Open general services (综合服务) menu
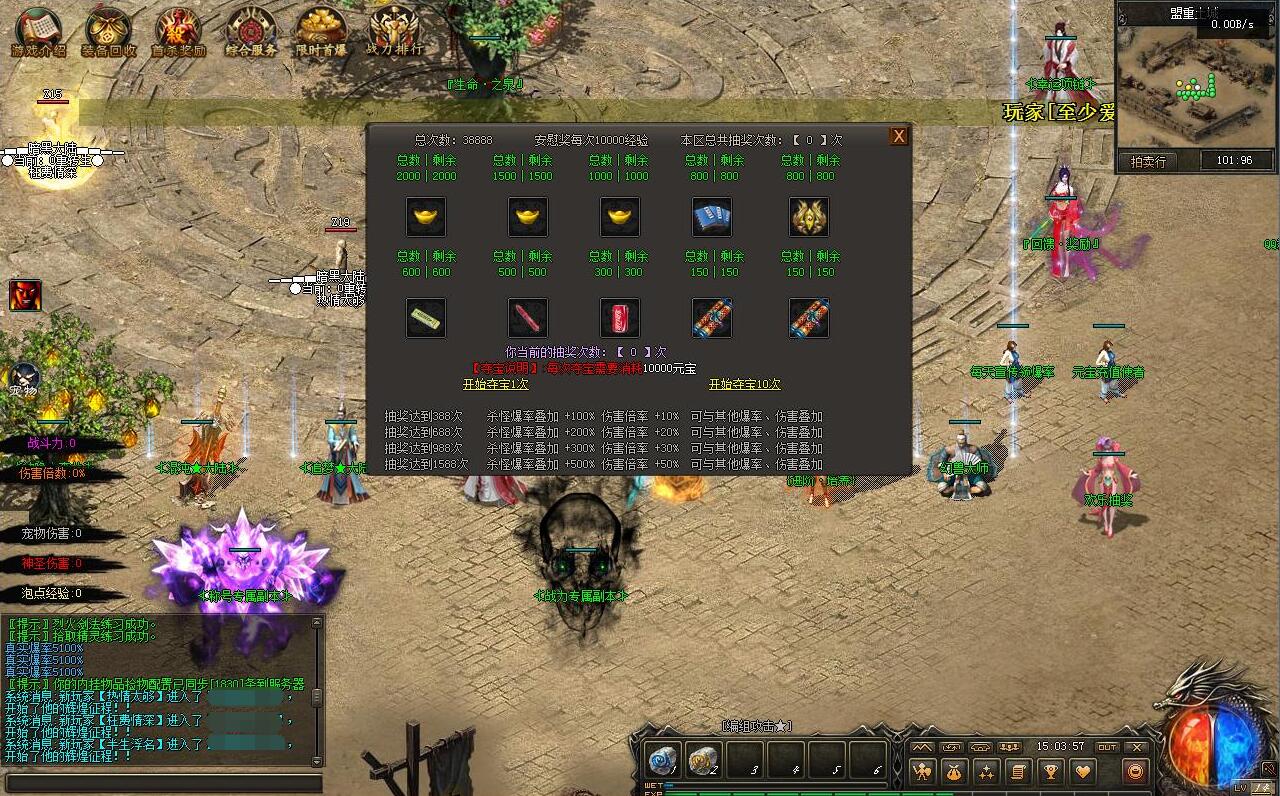The height and width of the screenshot is (796, 1280). pyautogui.click(x=250, y=31)
